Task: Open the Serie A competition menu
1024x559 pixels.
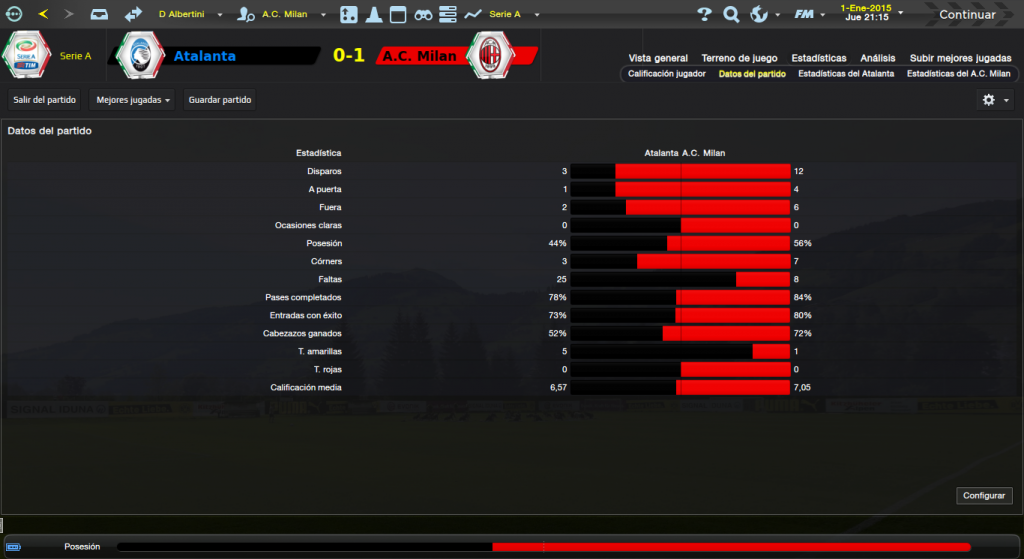Action: 512,14
